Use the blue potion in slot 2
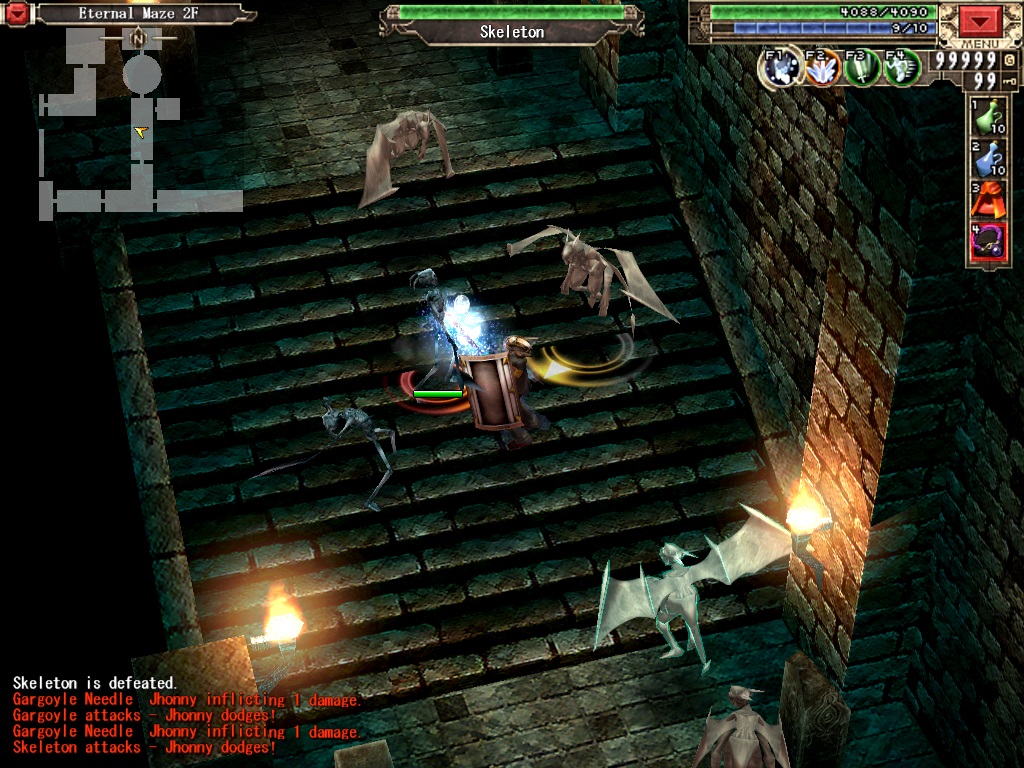The height and width of the screenshot is (768, 1024). click(987, 158)
